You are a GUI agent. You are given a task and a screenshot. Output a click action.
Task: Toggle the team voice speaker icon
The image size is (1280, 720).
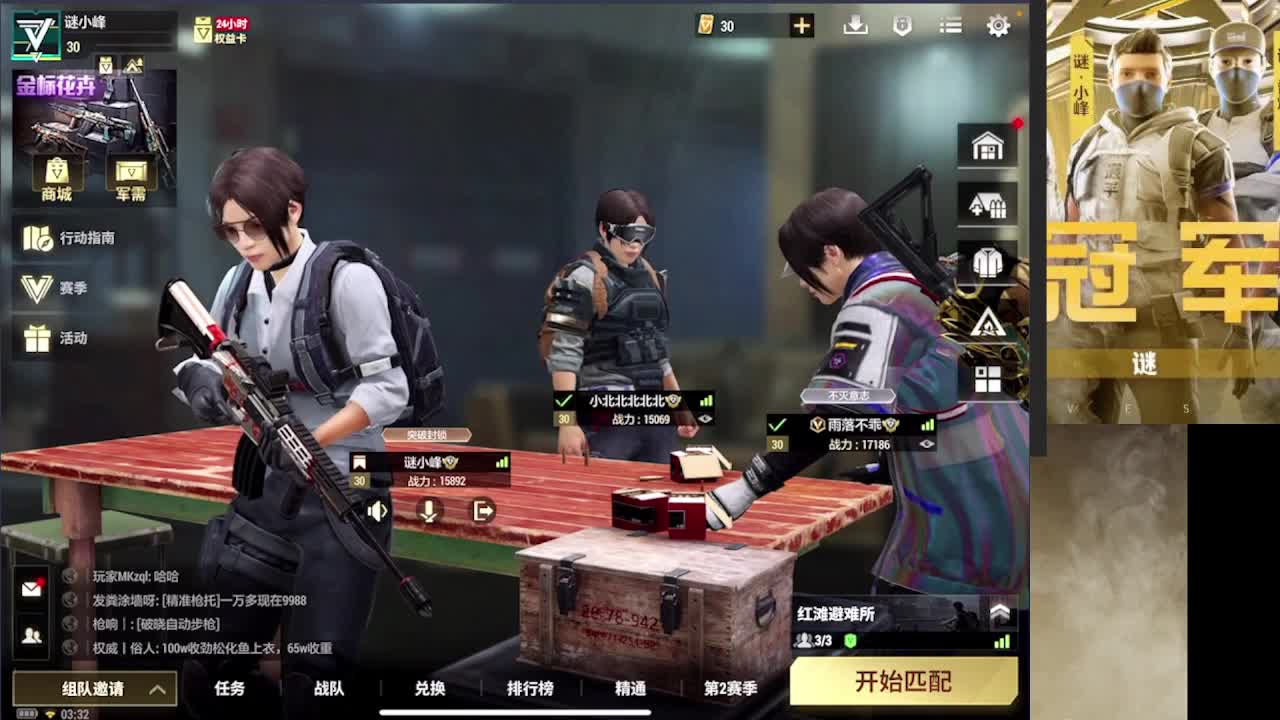click(x=375, y=511)
